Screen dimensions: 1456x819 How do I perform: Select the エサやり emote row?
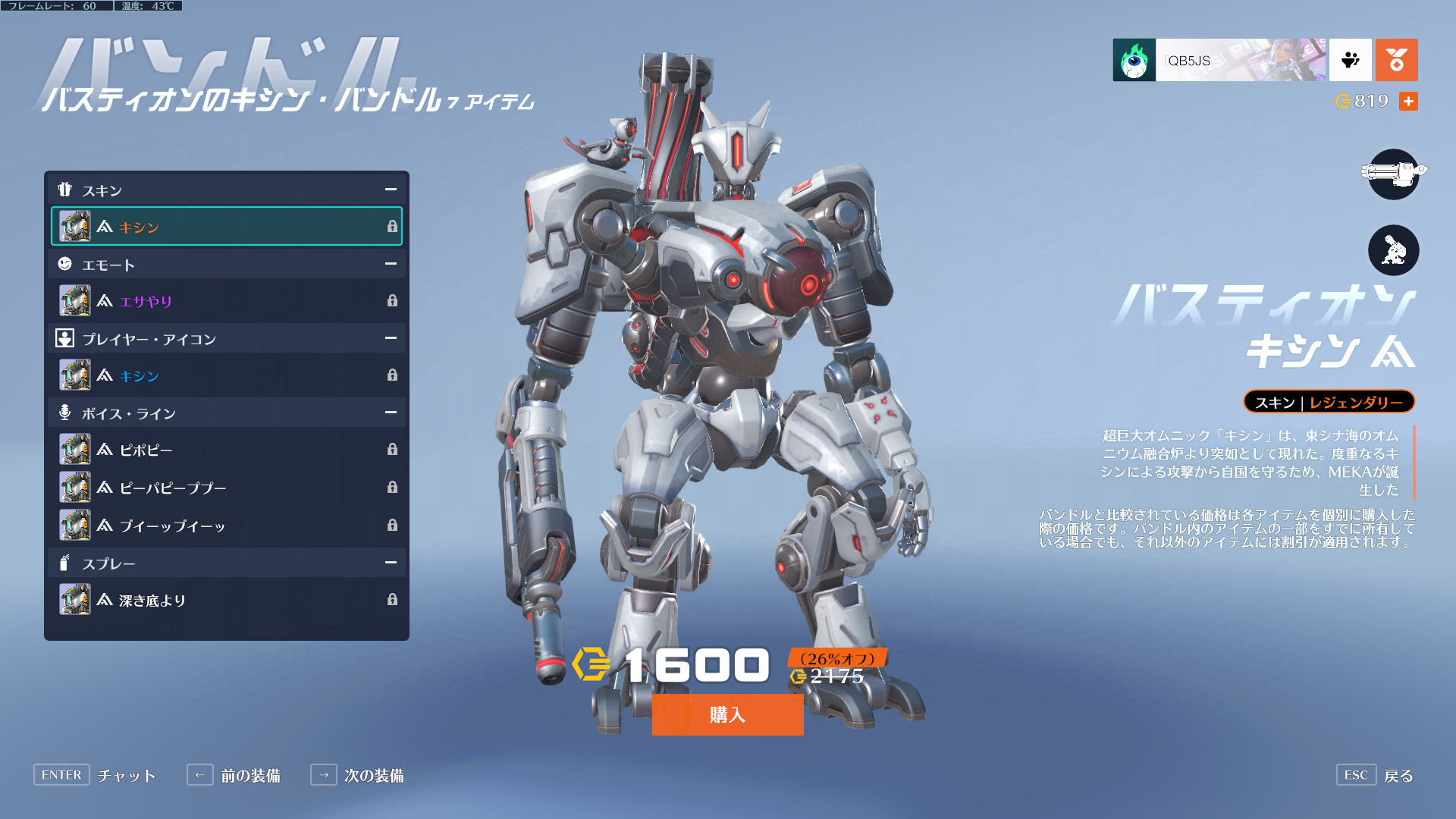pyautogui.click(x=226, y=301)
